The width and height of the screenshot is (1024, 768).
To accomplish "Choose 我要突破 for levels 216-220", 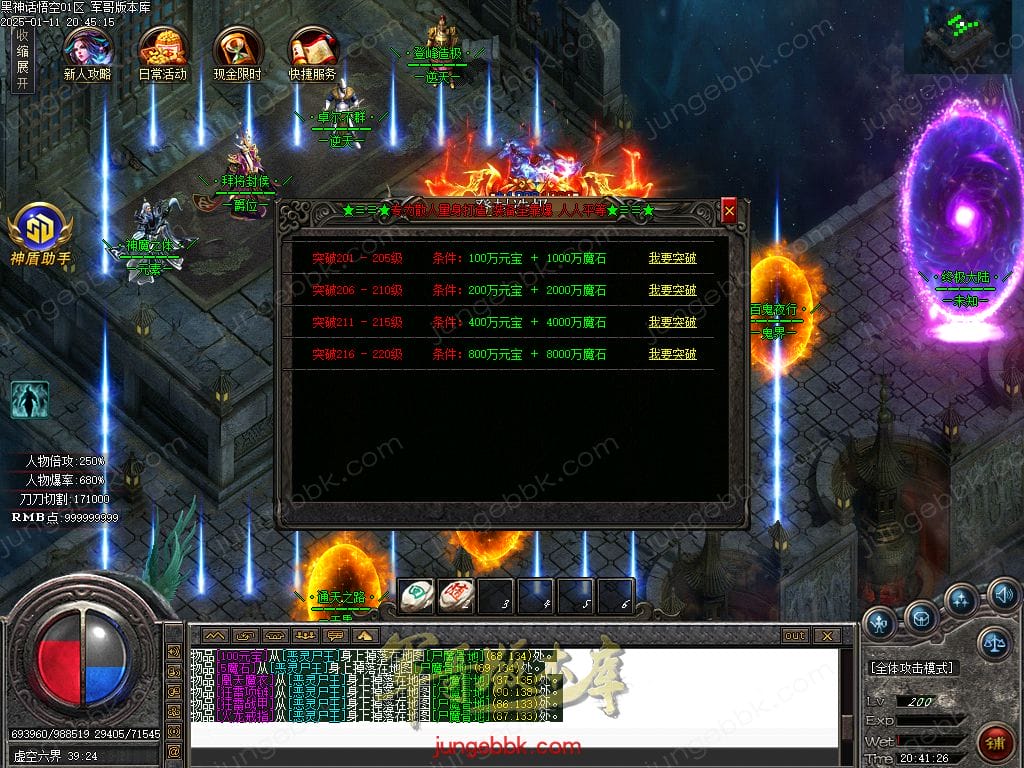I will [672, 354].
